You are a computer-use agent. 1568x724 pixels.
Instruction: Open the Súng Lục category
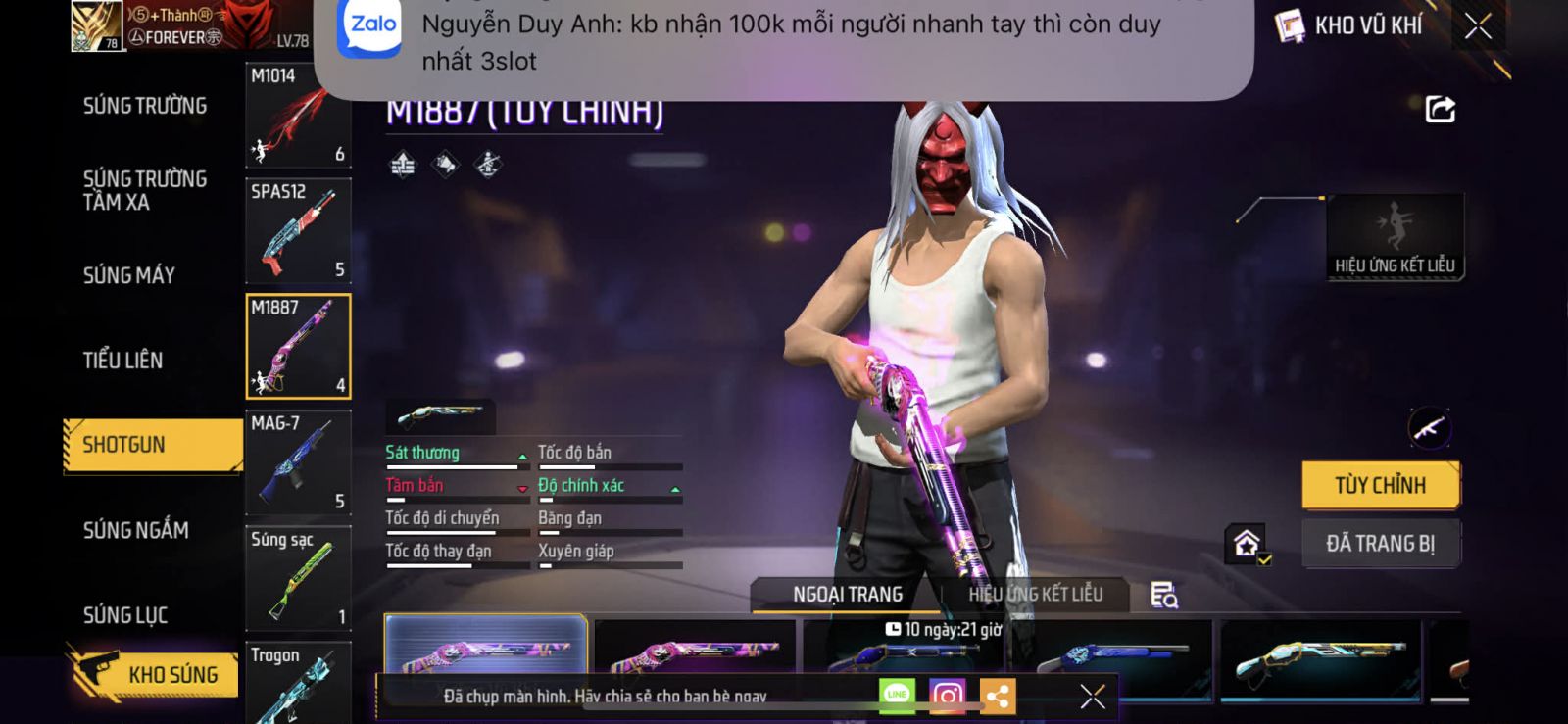(125, 615)
